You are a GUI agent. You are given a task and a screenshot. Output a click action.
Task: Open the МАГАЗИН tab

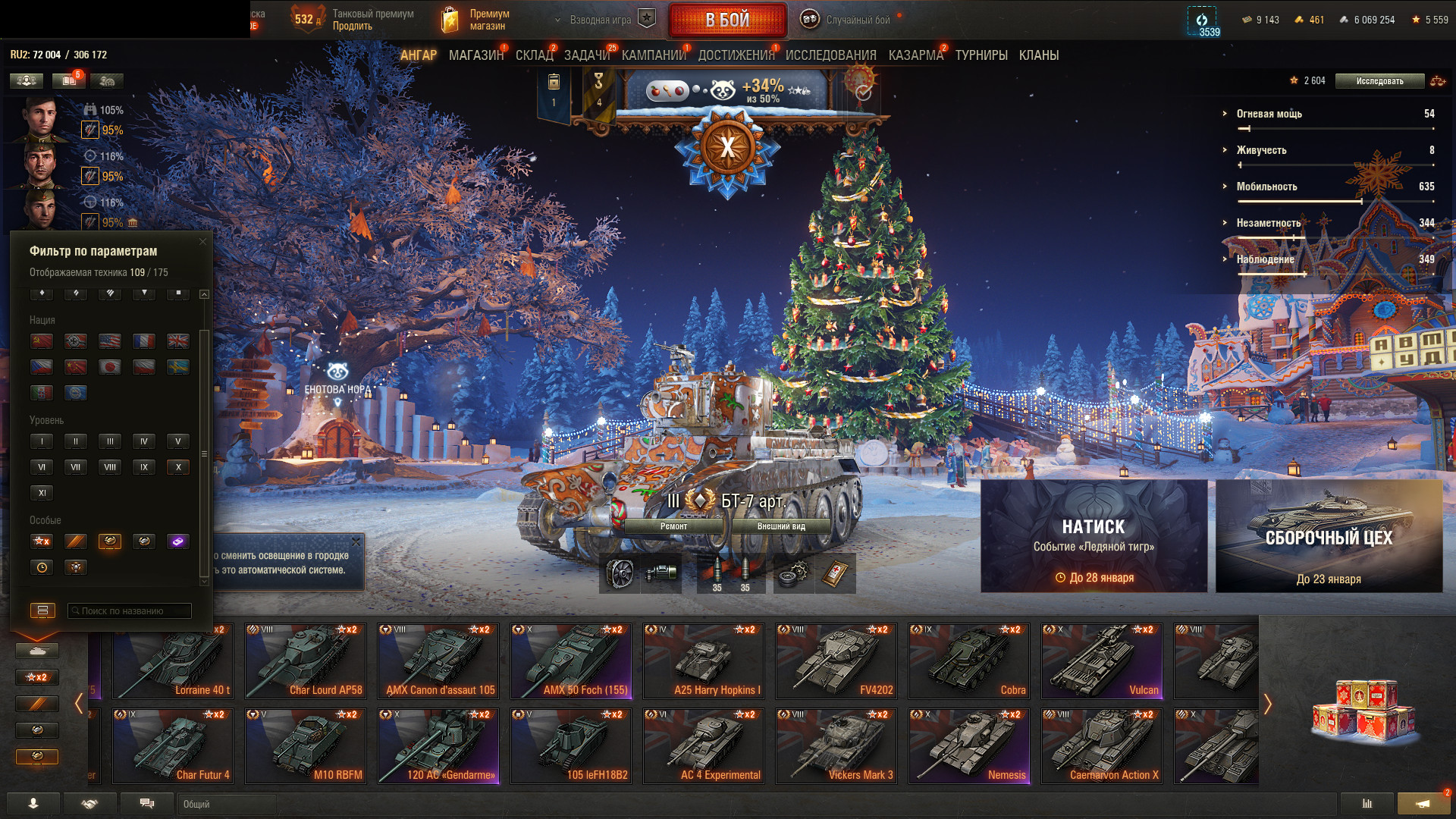coord(475,55)
